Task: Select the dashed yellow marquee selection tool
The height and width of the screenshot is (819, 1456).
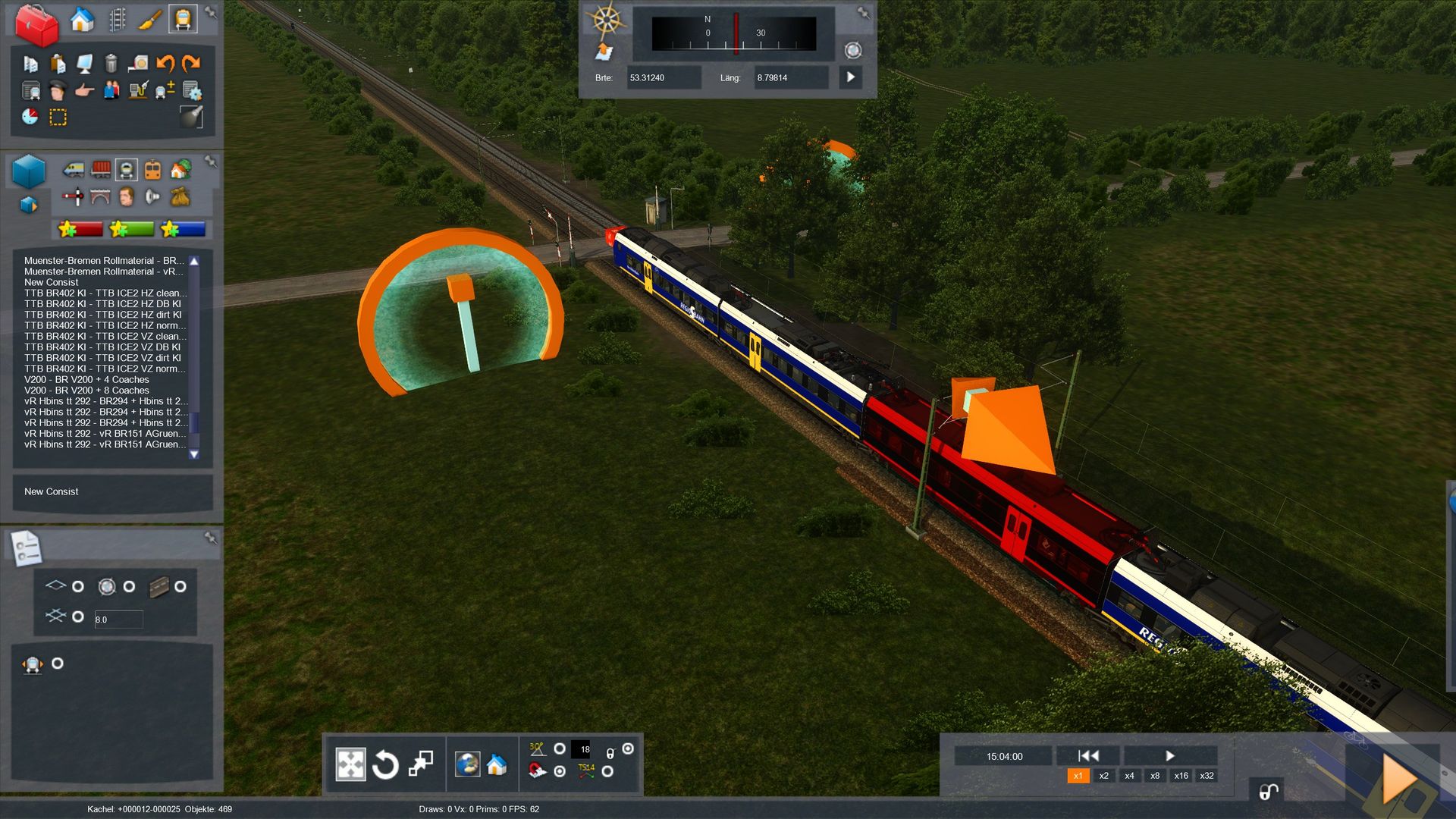Action: click(x=58, y=118)
